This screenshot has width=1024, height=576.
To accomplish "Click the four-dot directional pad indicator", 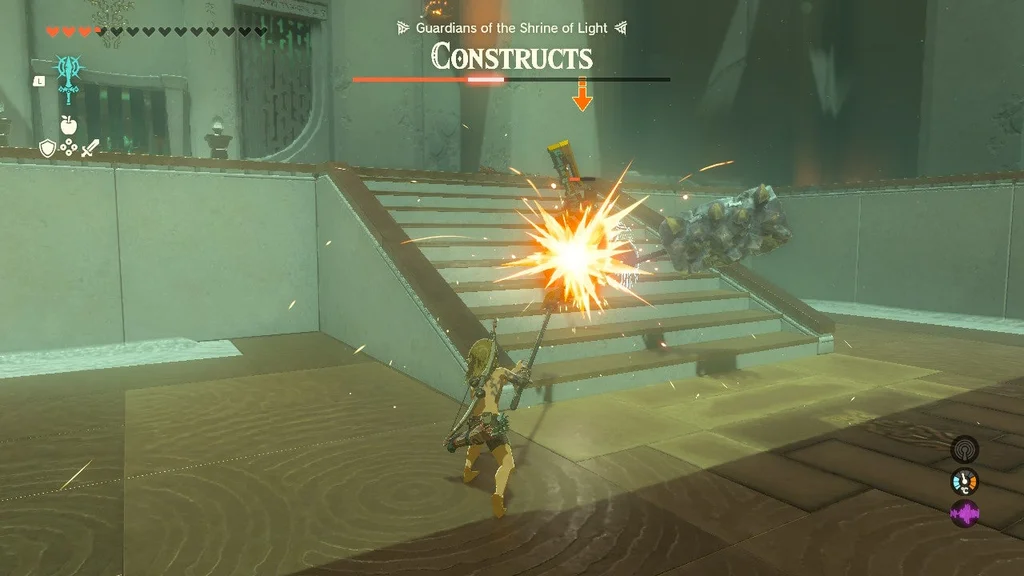I will coord(68,148).
